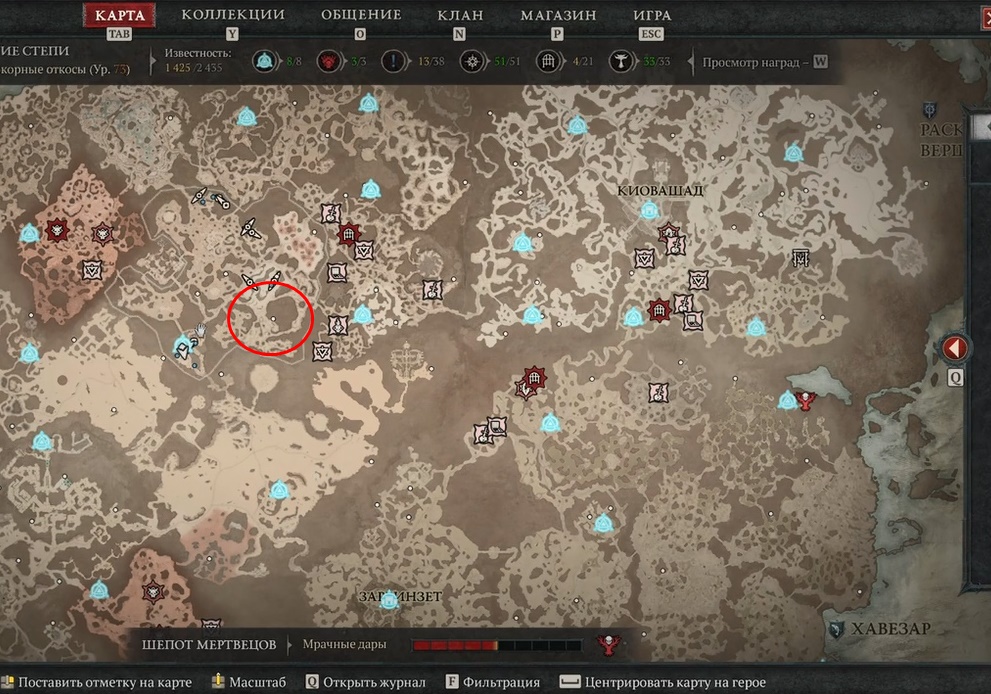This screenshot has width=991, height=694.
Task: Switch to the КАРТА tab
Action: click(119, 15)
